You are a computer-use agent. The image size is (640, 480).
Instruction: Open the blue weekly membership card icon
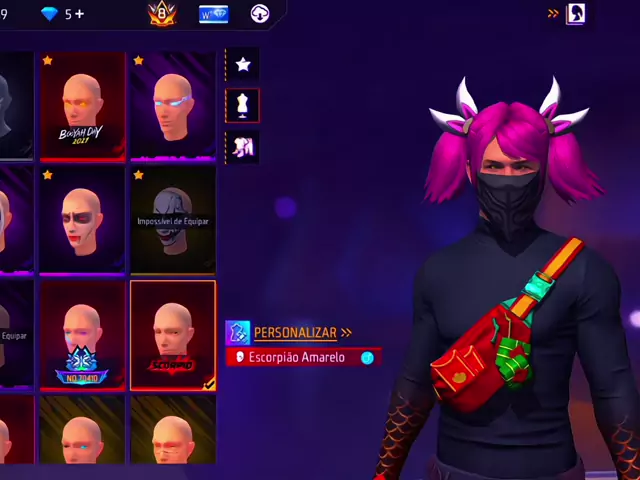click(x=213, y=14)
